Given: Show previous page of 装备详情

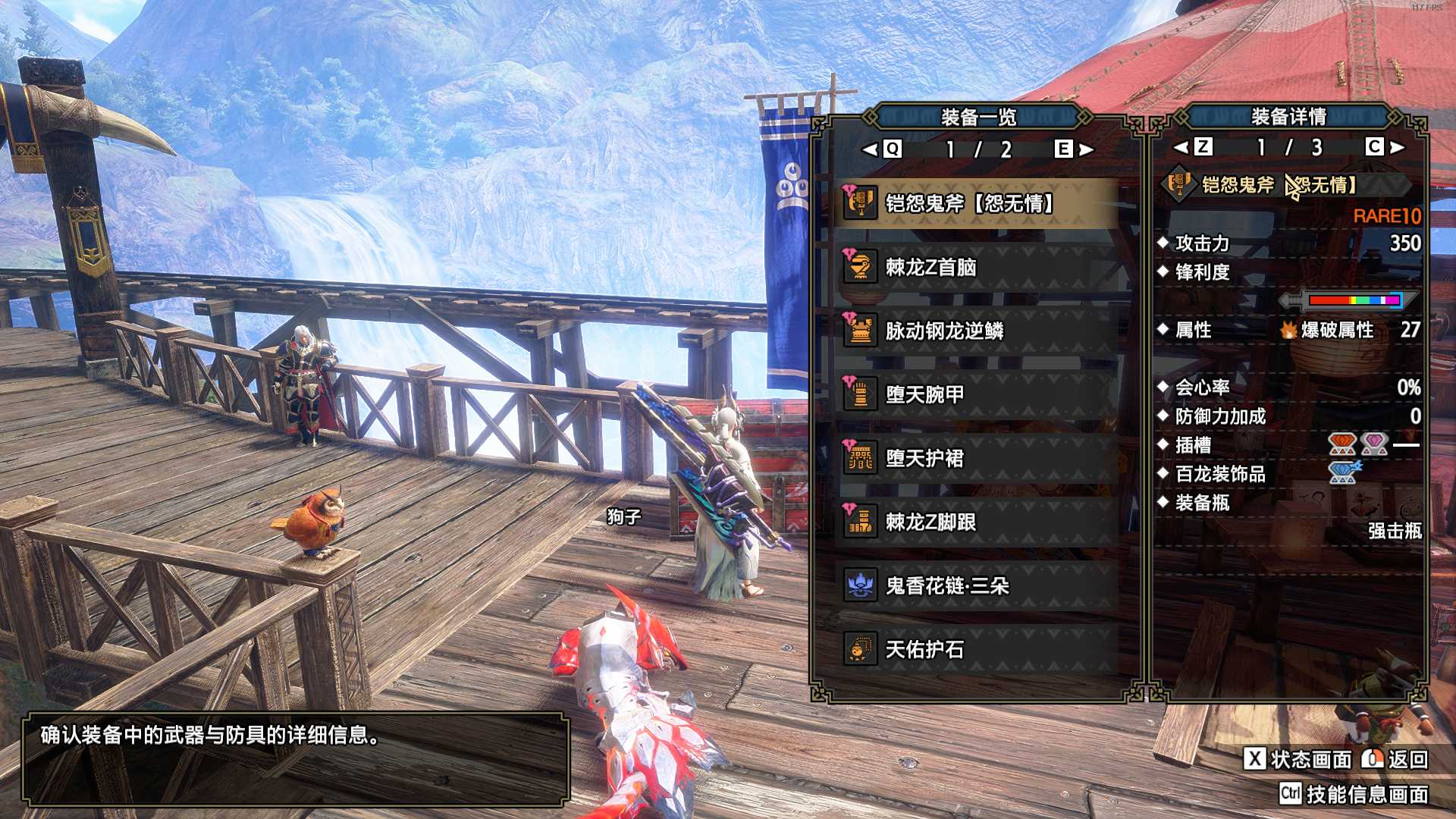Looking at the screenshot, I should (1193, 147).
